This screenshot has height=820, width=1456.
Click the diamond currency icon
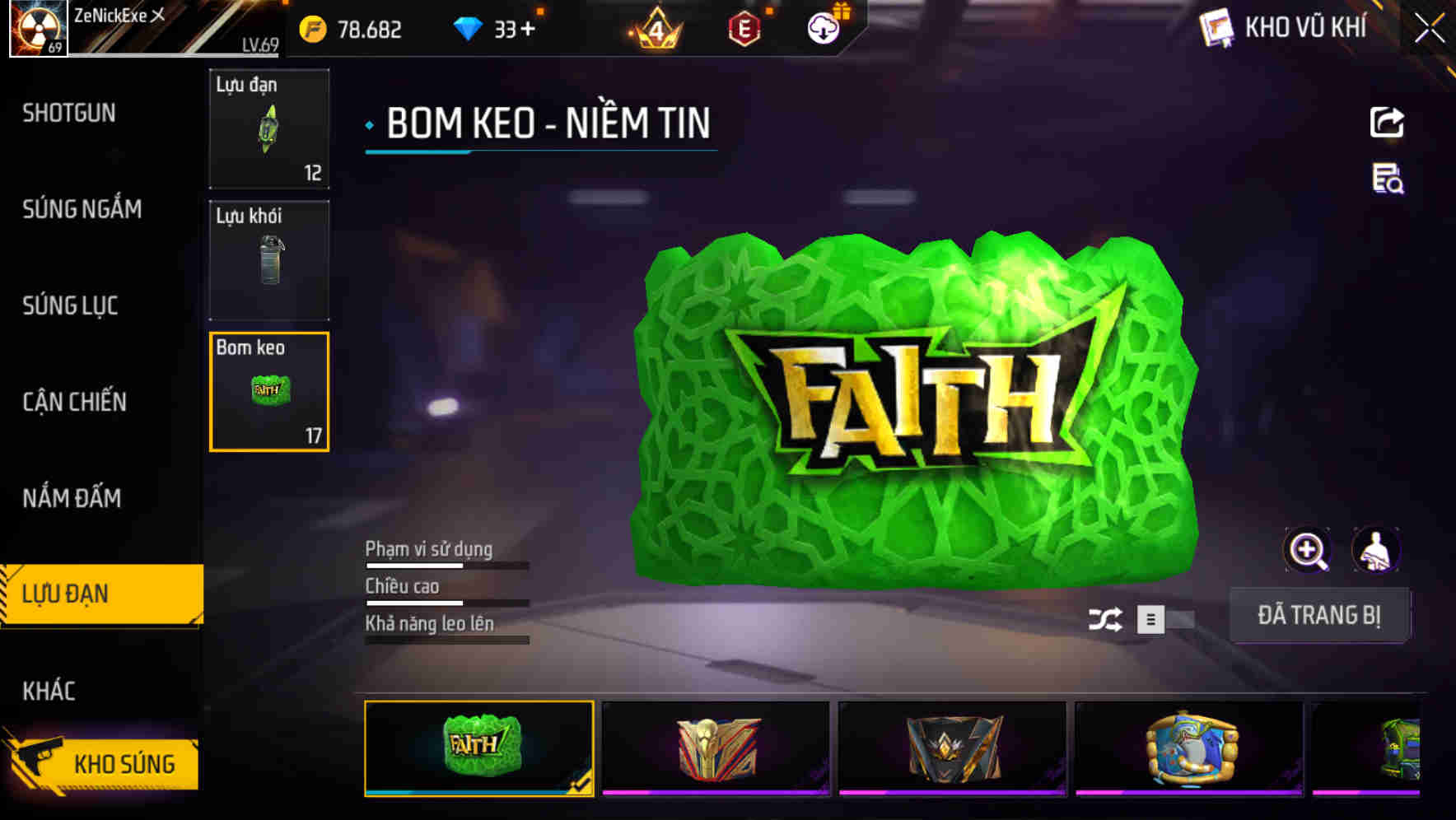pyautogui.click(x=467, y=27)
